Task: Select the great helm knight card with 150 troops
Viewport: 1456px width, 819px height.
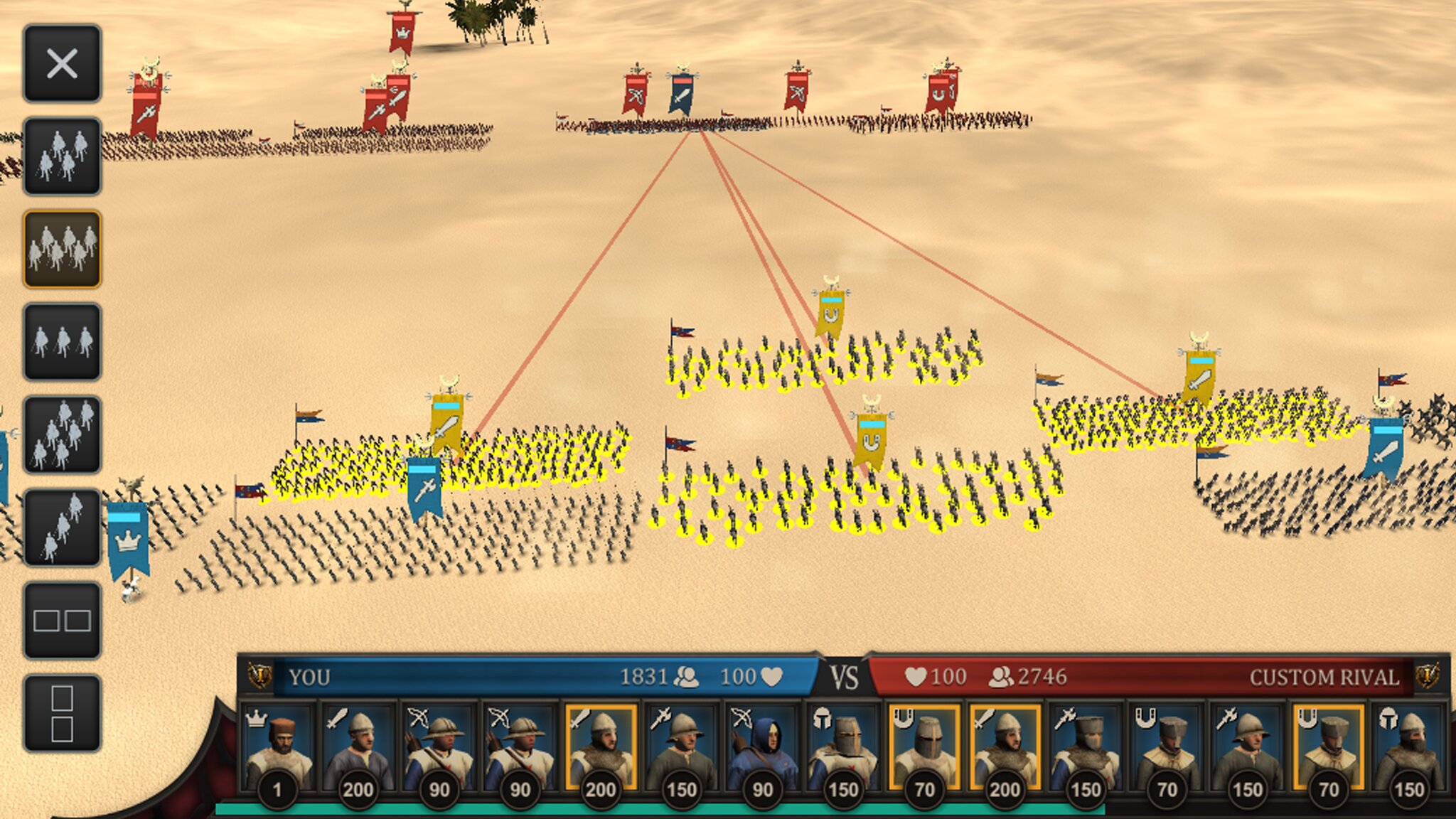Action: pos(843,750)
